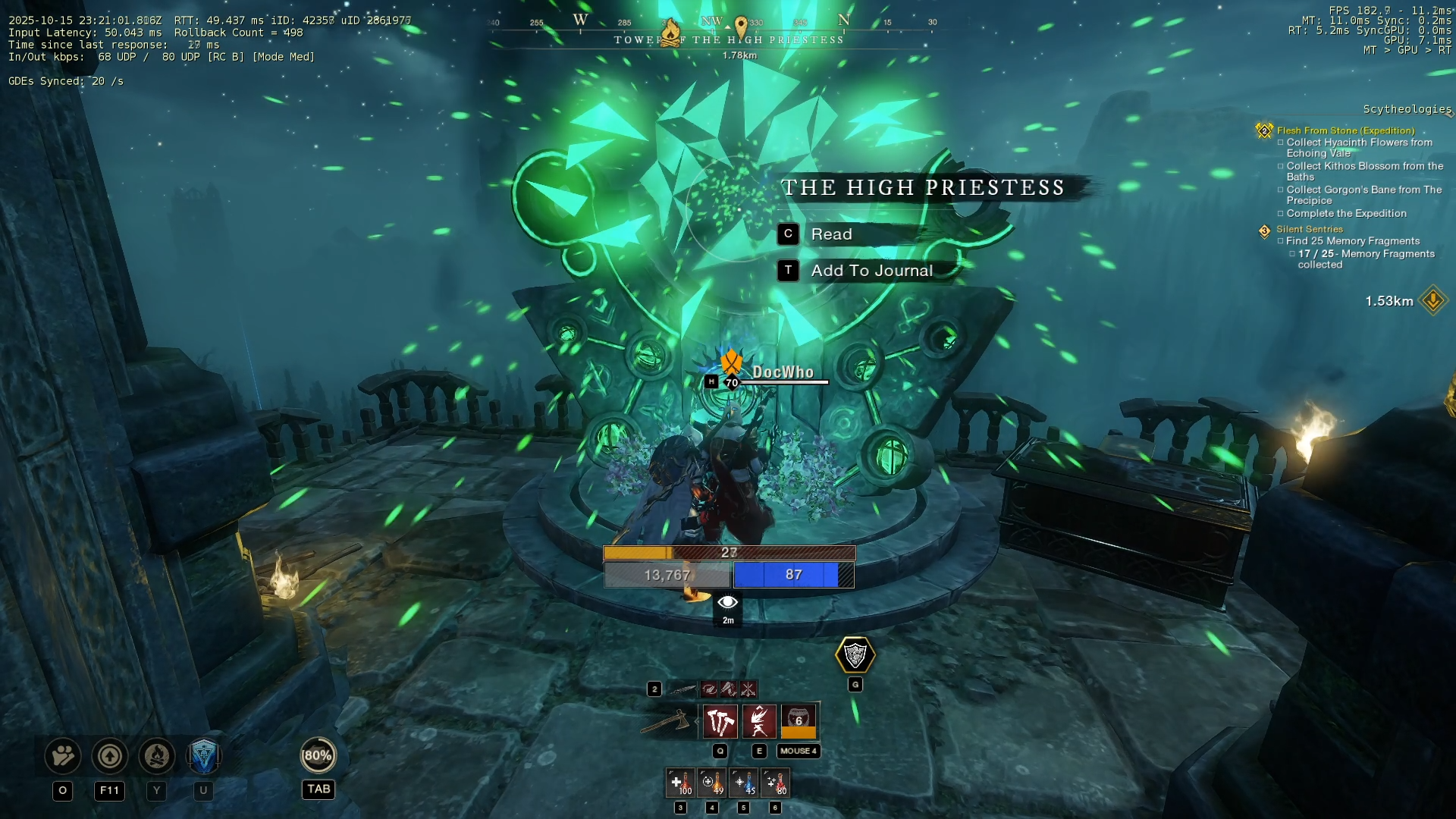Use the orange regeneration potion with count 49
The height and width of the screenshot is (819, 1456).
(x=712, y=783)
